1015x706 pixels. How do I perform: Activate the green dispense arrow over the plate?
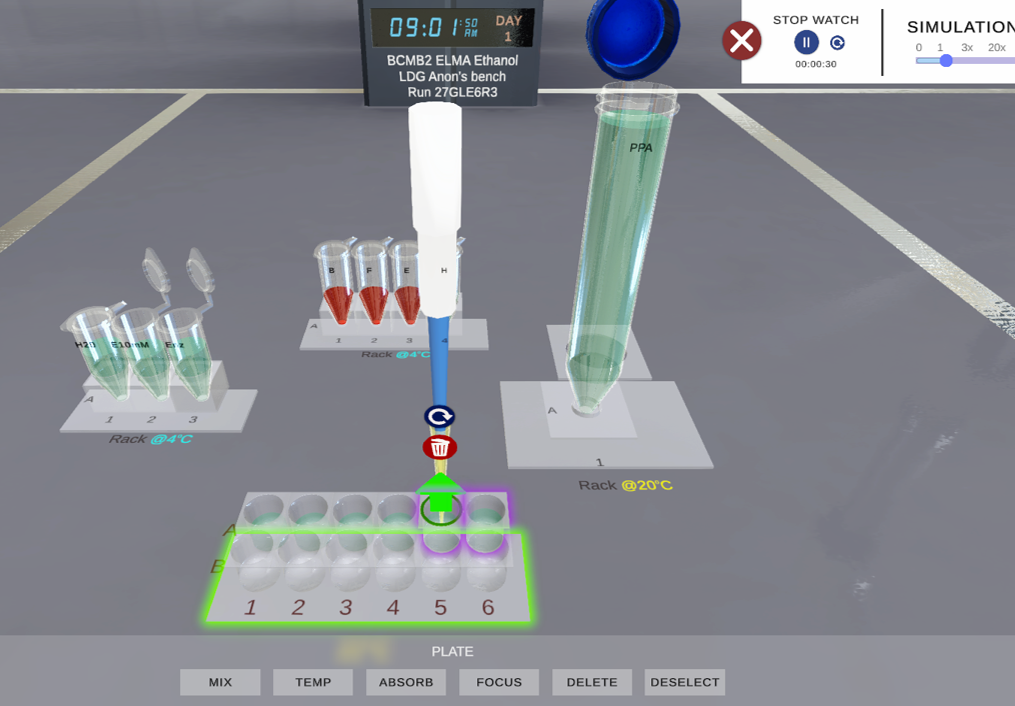[x=440, y=493]
